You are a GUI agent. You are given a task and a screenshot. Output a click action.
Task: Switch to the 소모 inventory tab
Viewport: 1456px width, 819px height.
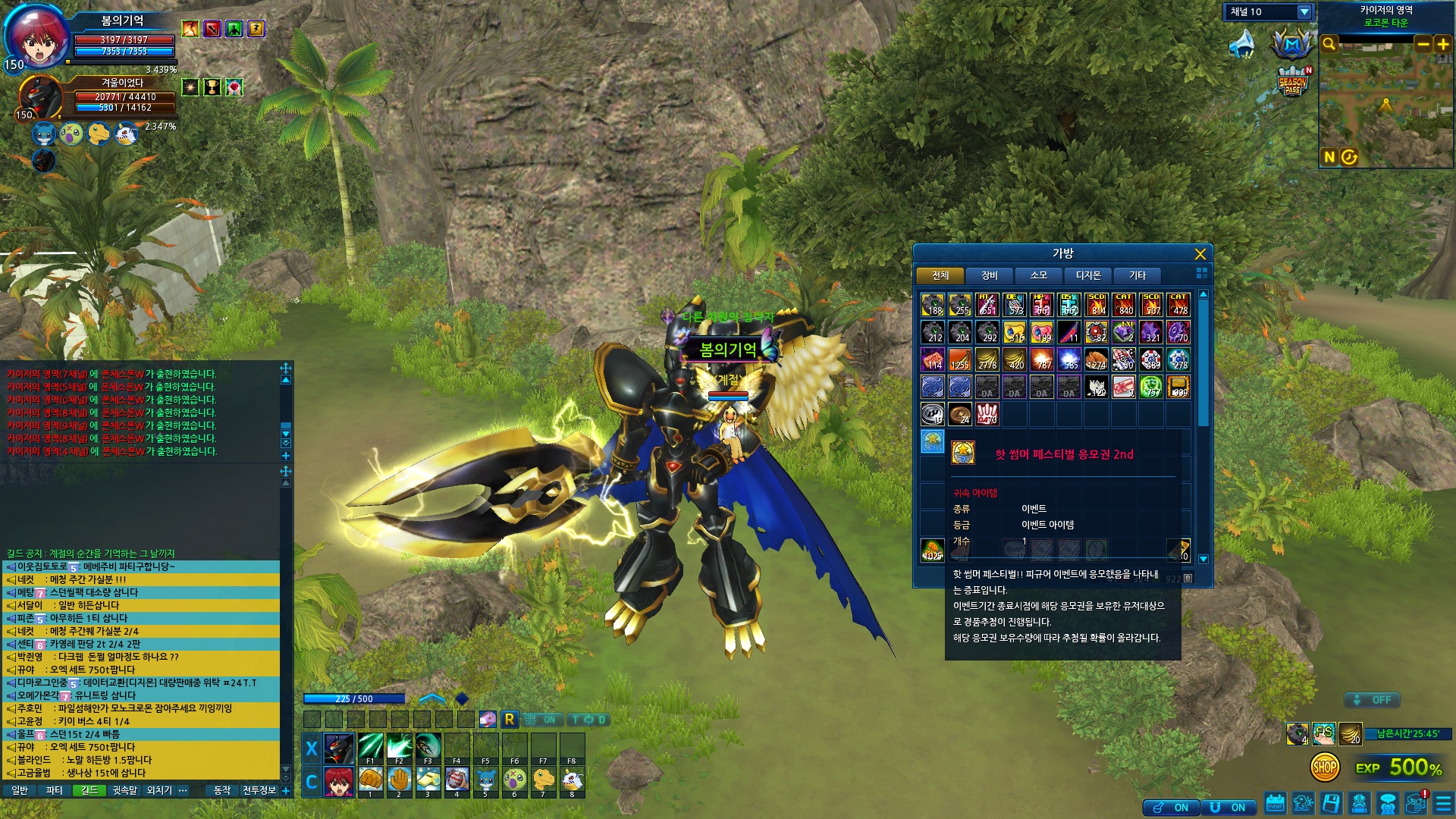1038,275
